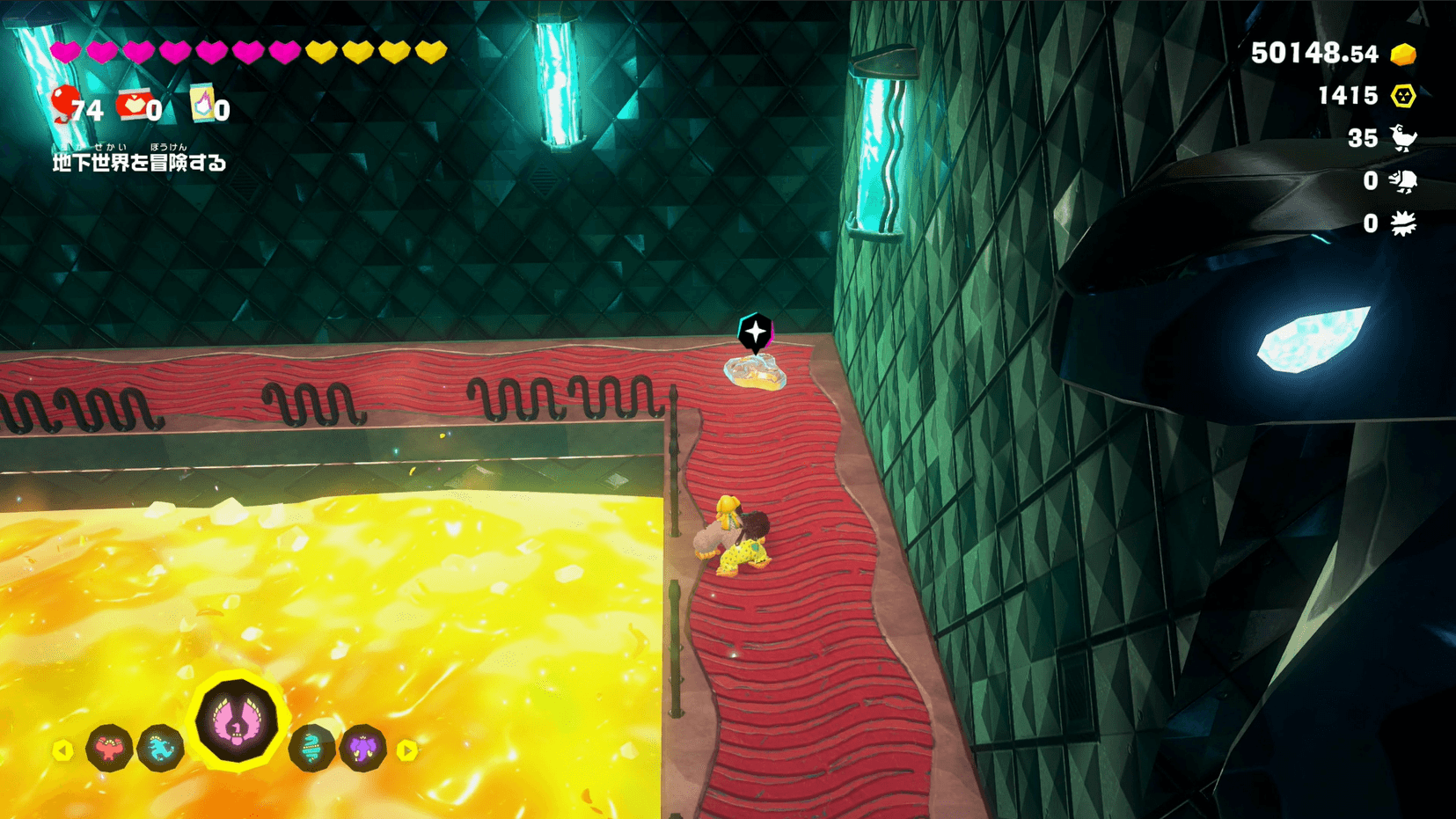This screenshot has width=1456, height=819.
Task: Click the right arrow of the Bananza selector
Action: pos(406,750)
